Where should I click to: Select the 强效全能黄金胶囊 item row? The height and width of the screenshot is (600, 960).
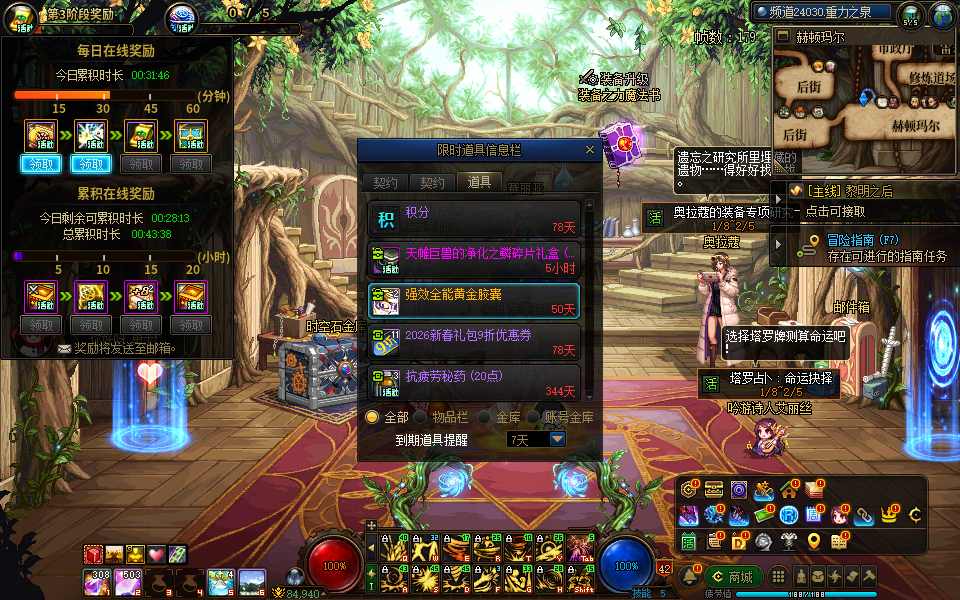tap(474, 300)
